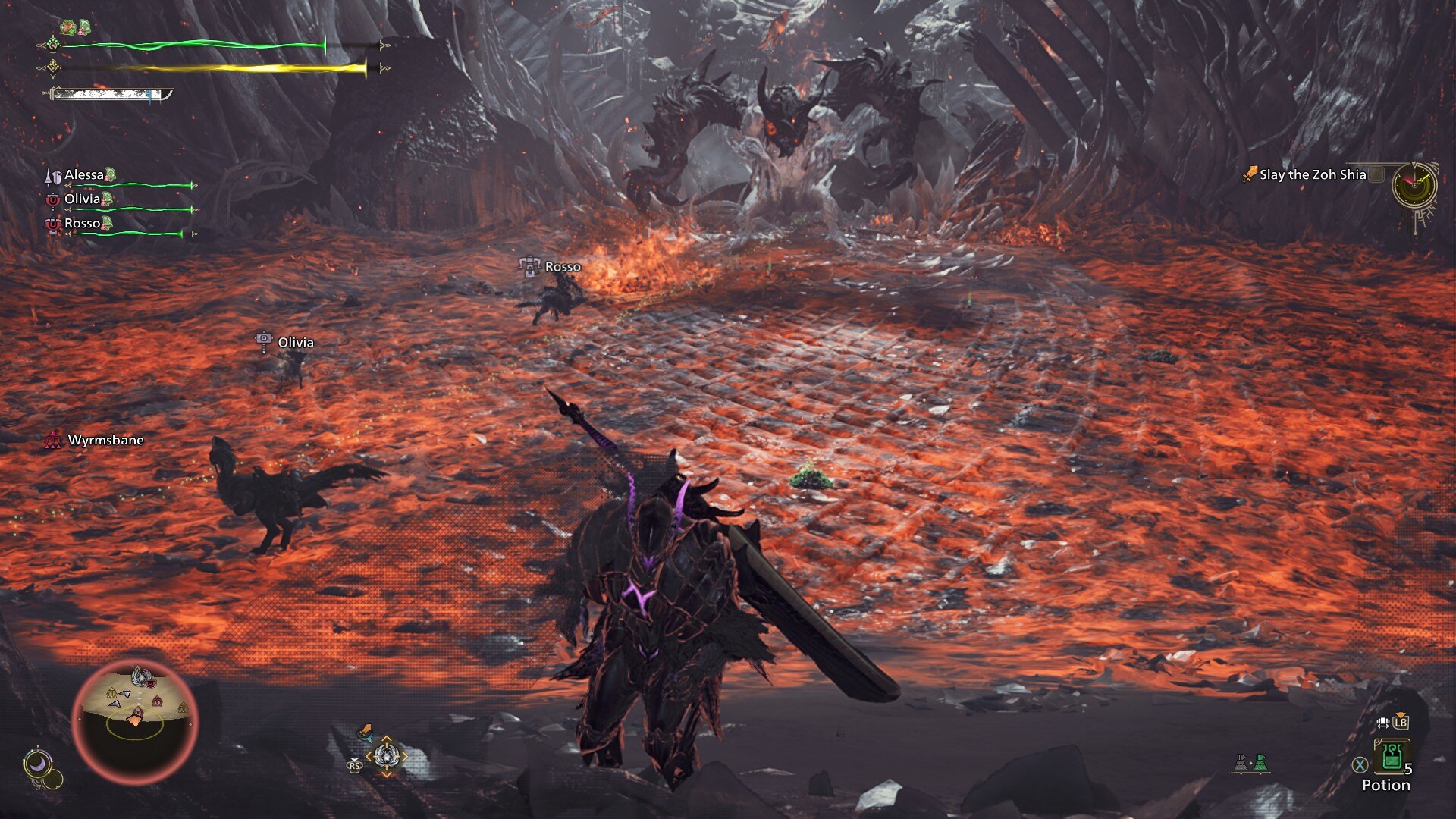
Task: Click the monster target lock-on icon
Action: (386, 756)
